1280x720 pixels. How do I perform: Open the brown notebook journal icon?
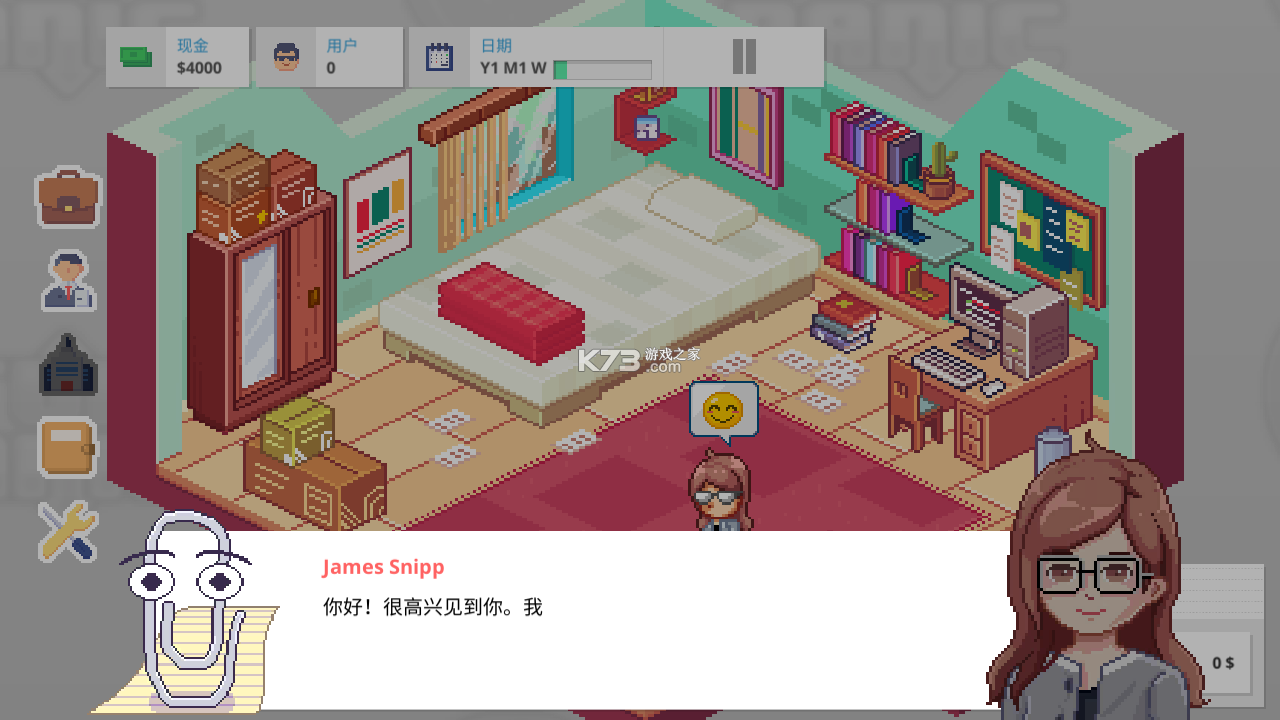(68, 447)
